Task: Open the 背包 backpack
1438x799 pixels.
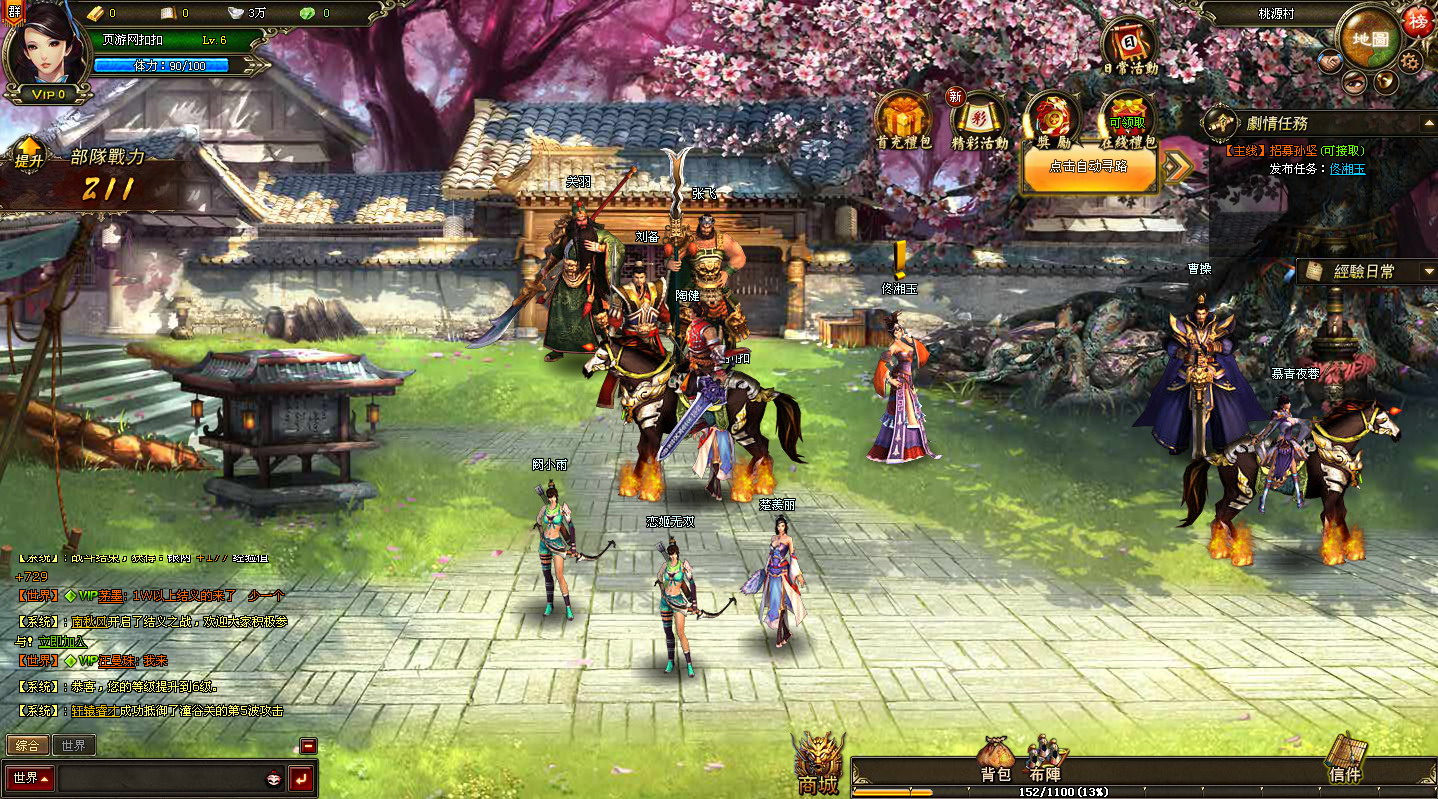Action: pos(996,762)
